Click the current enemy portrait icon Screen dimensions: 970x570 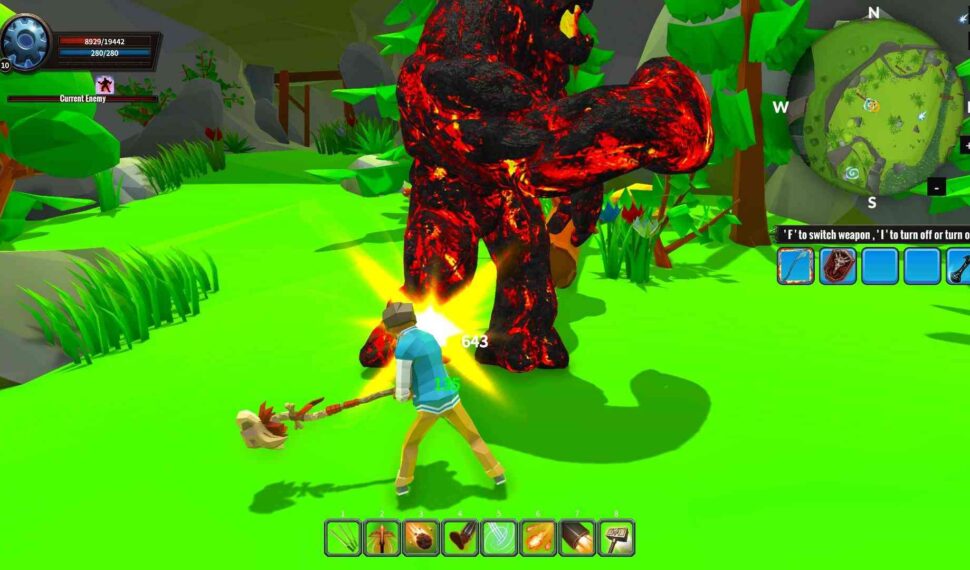[x=104, y=85]
